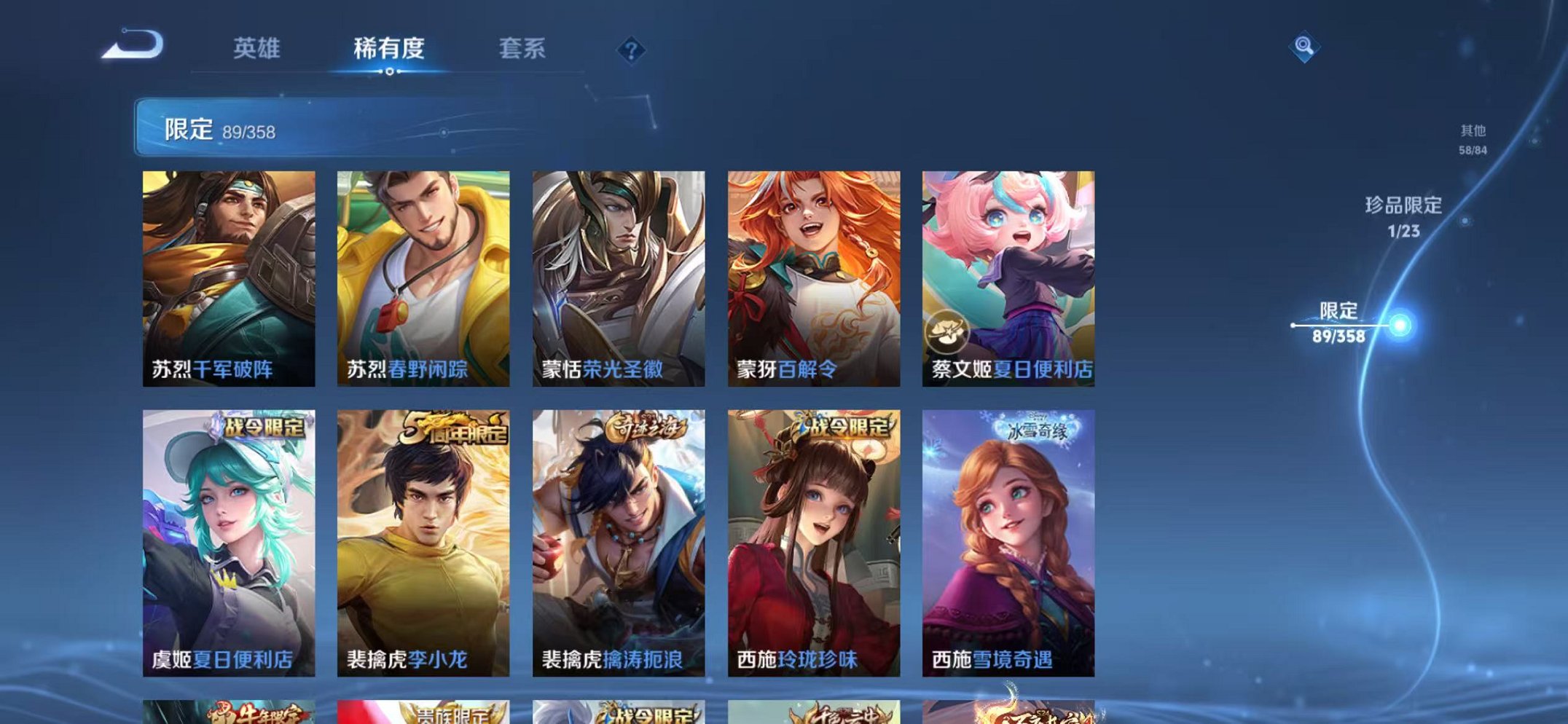Select the 稀有度 tab

(x=388, y=48)
